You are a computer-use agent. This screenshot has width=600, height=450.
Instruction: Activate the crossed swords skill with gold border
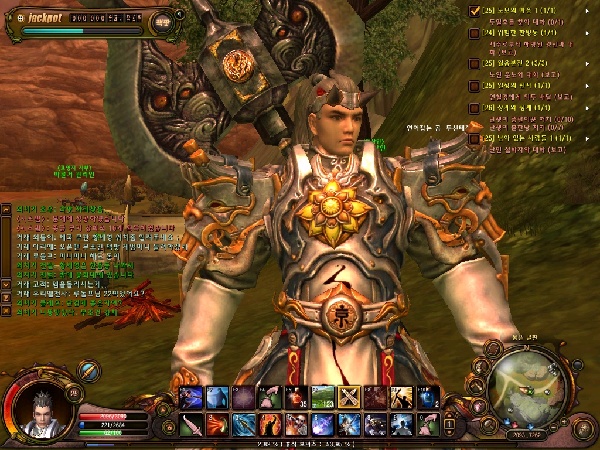coord(350,398)
